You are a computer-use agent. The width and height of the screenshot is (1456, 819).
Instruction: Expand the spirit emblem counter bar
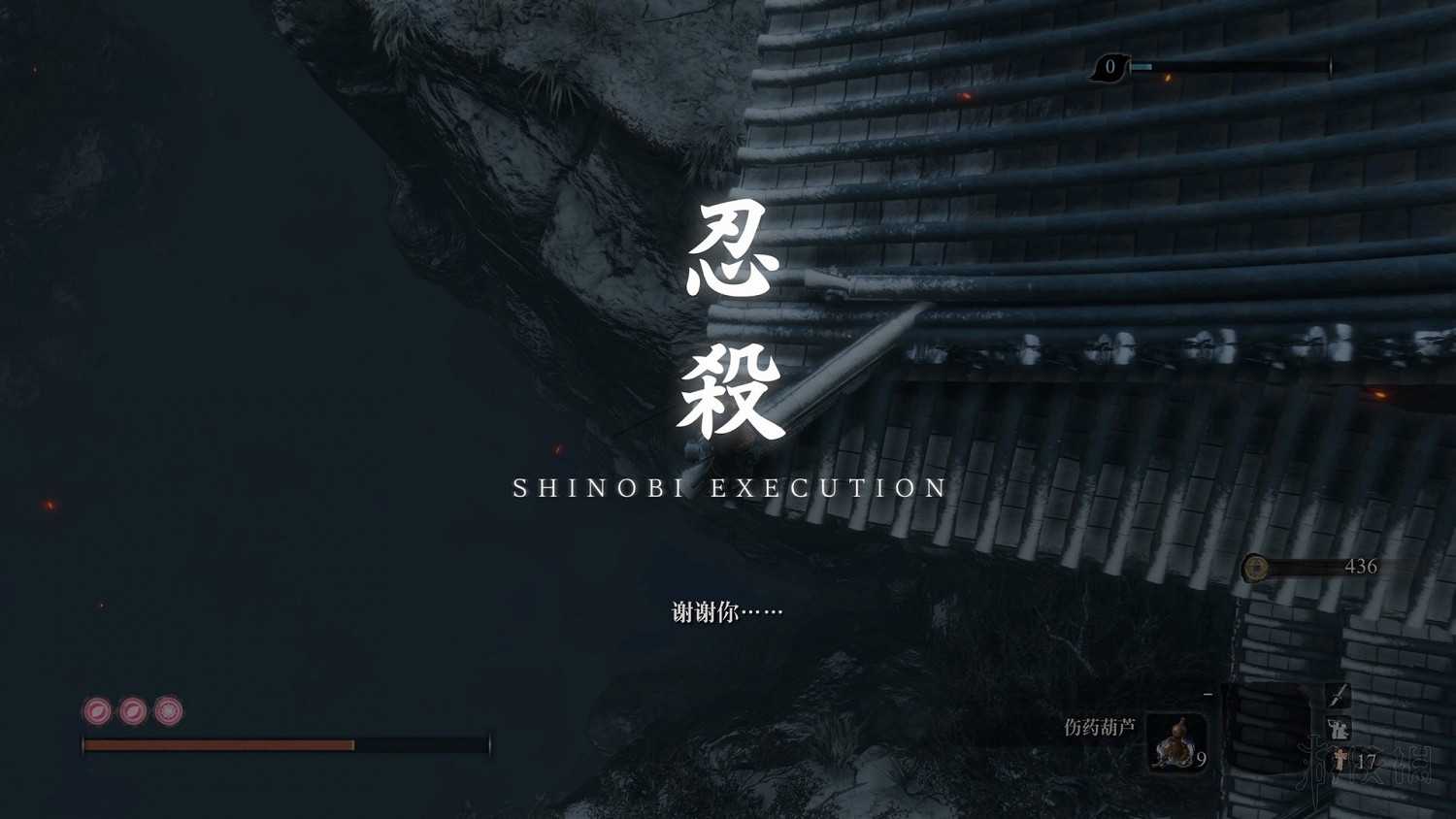coord(1233,68)
